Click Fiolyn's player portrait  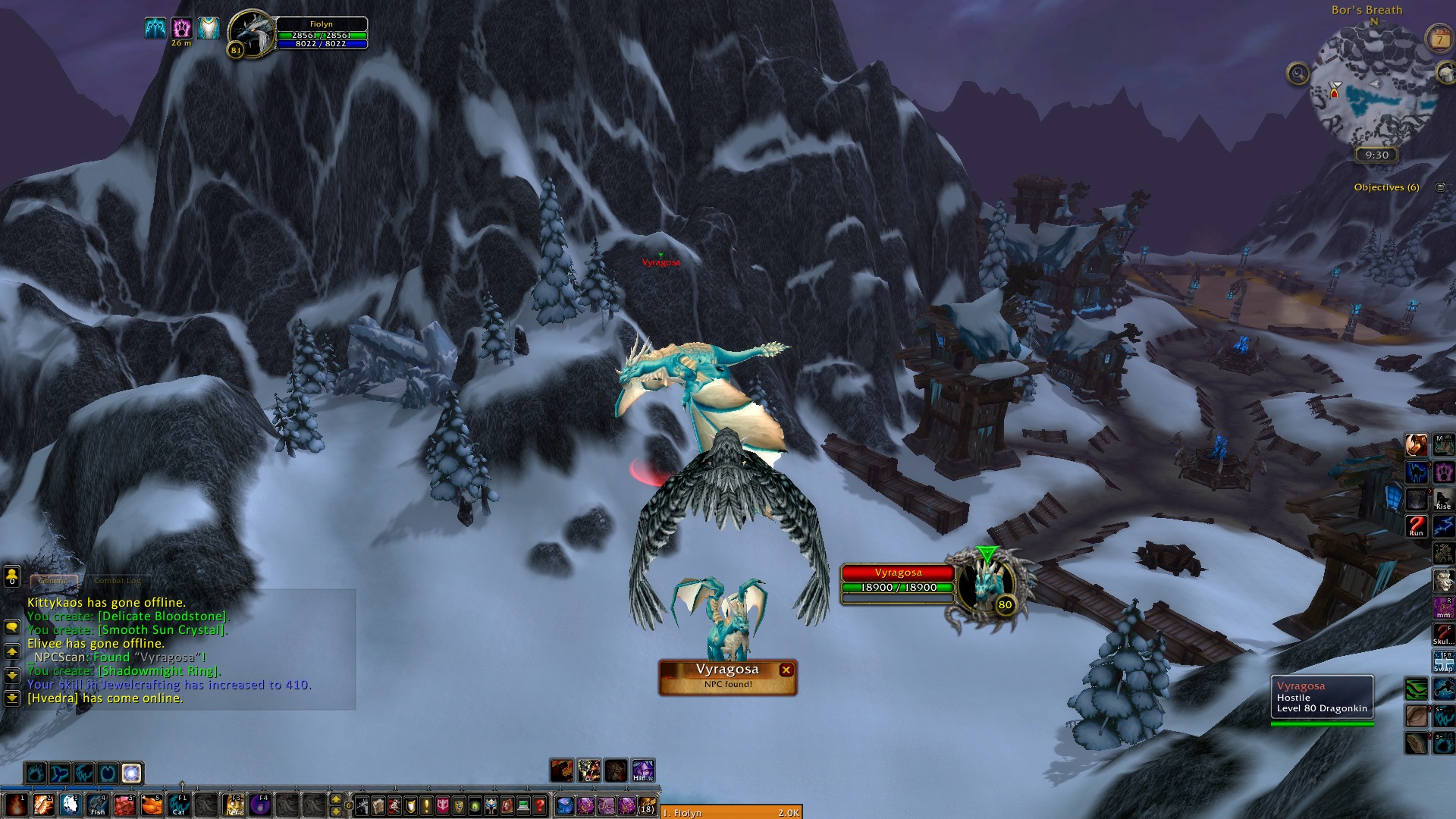click(252, 34)
